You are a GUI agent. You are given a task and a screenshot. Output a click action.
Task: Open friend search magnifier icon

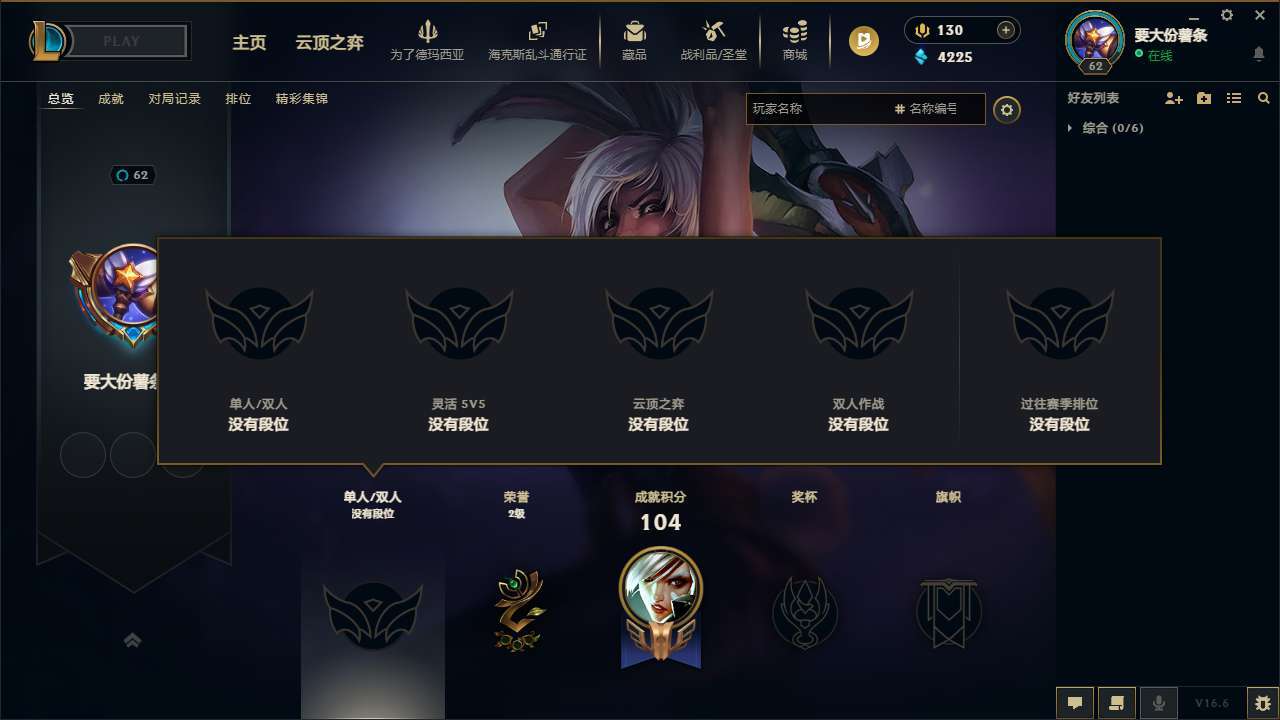pos(1264,98)
